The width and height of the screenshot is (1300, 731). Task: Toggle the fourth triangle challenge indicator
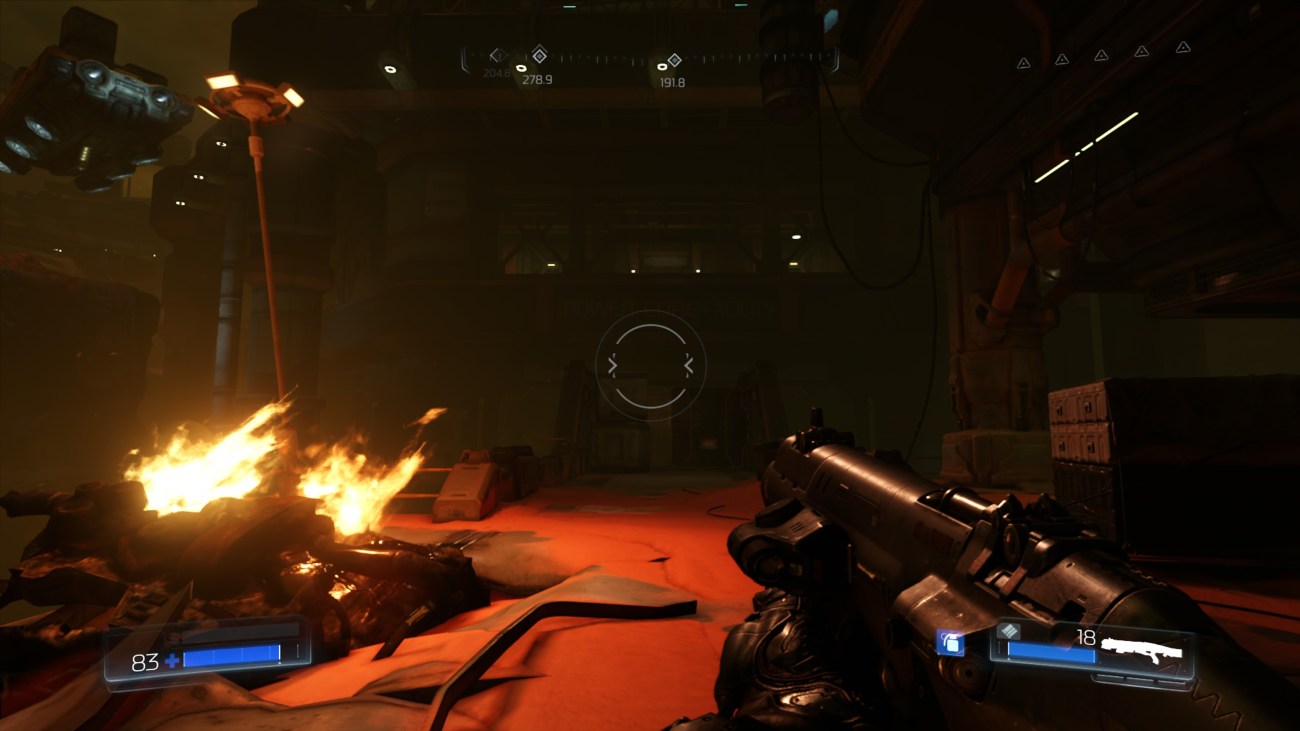[1142, 52]
